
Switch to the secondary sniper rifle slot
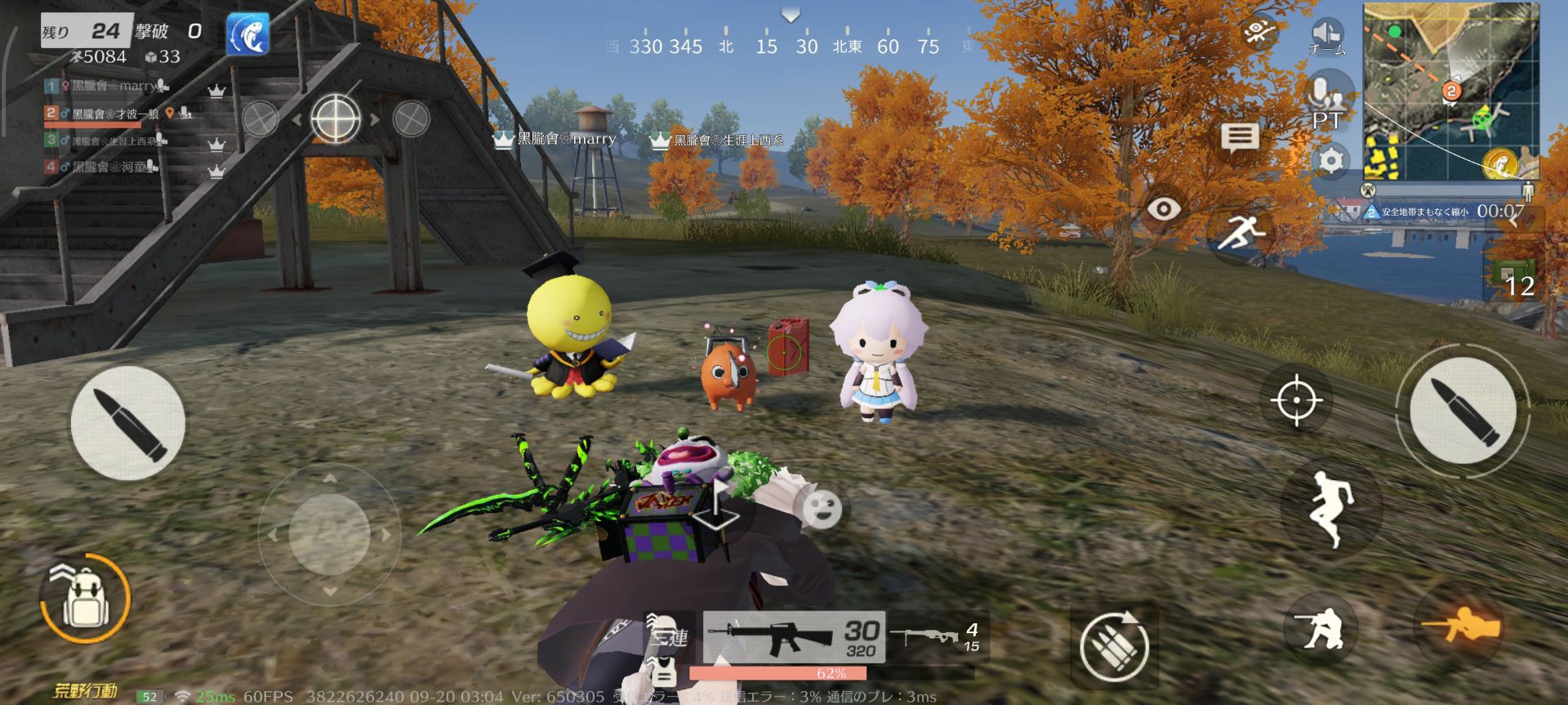click(936, 636)
